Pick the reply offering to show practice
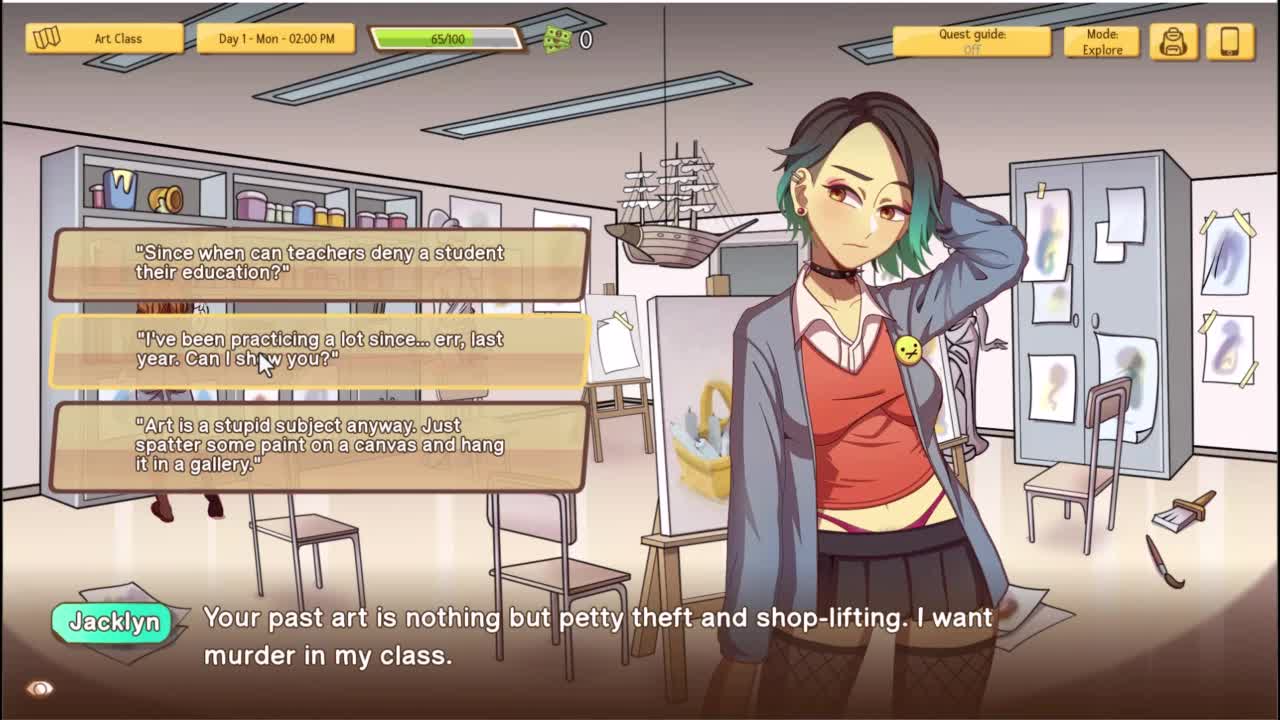Screen dimensions: 1280x720 click(319, 350)
